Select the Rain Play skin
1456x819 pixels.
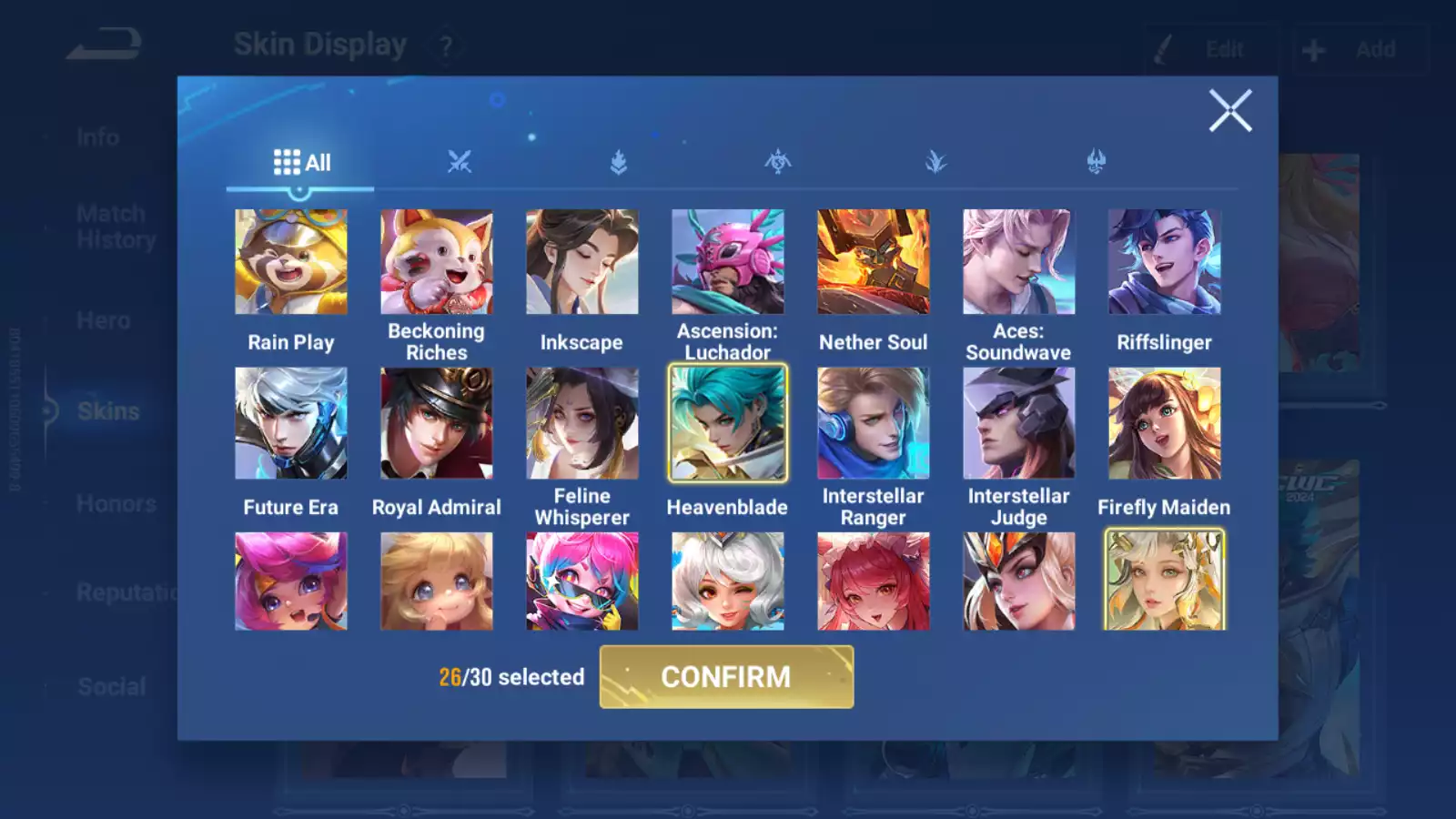point(291,261)
